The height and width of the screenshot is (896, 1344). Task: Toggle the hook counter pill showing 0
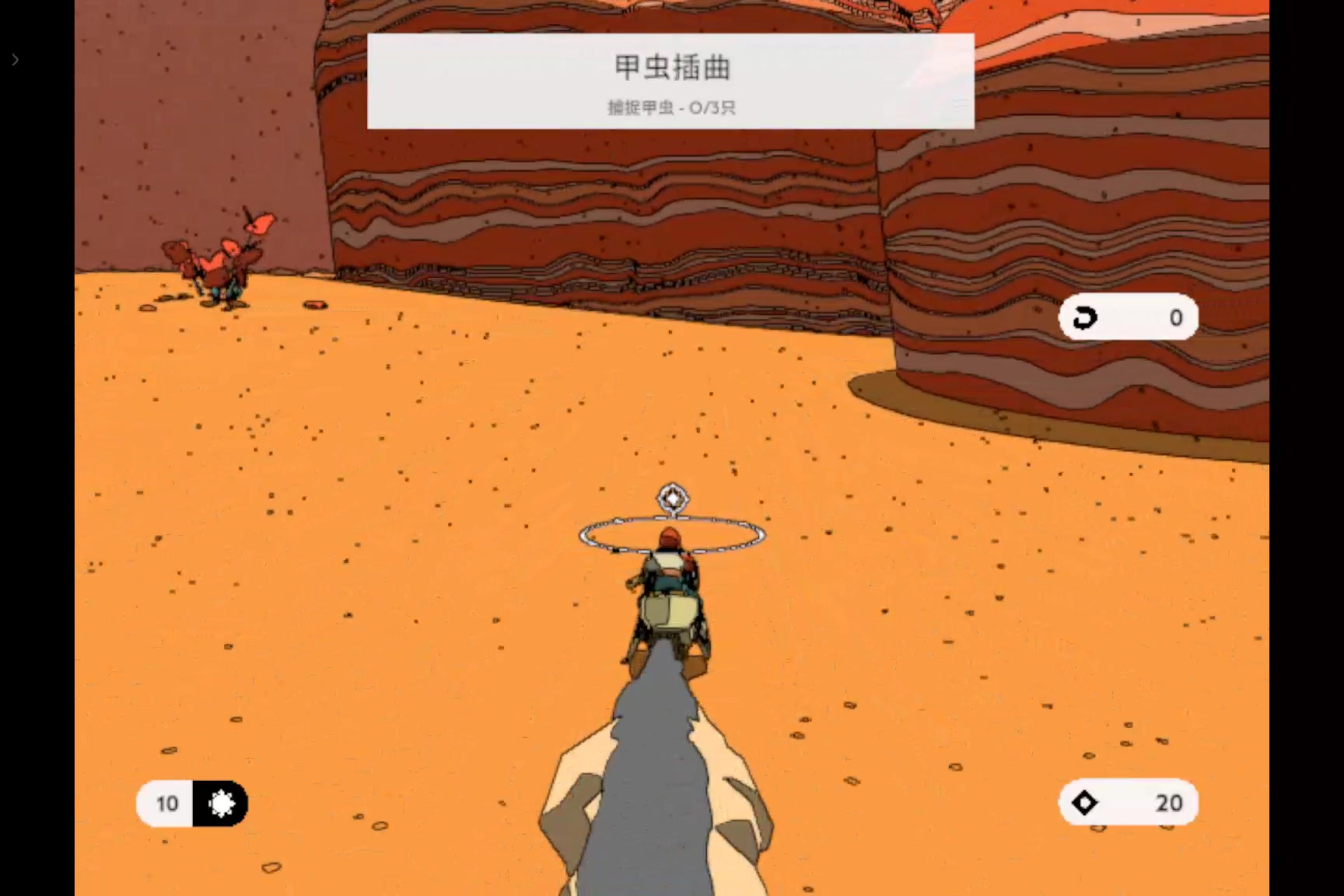click(1128, 317)
